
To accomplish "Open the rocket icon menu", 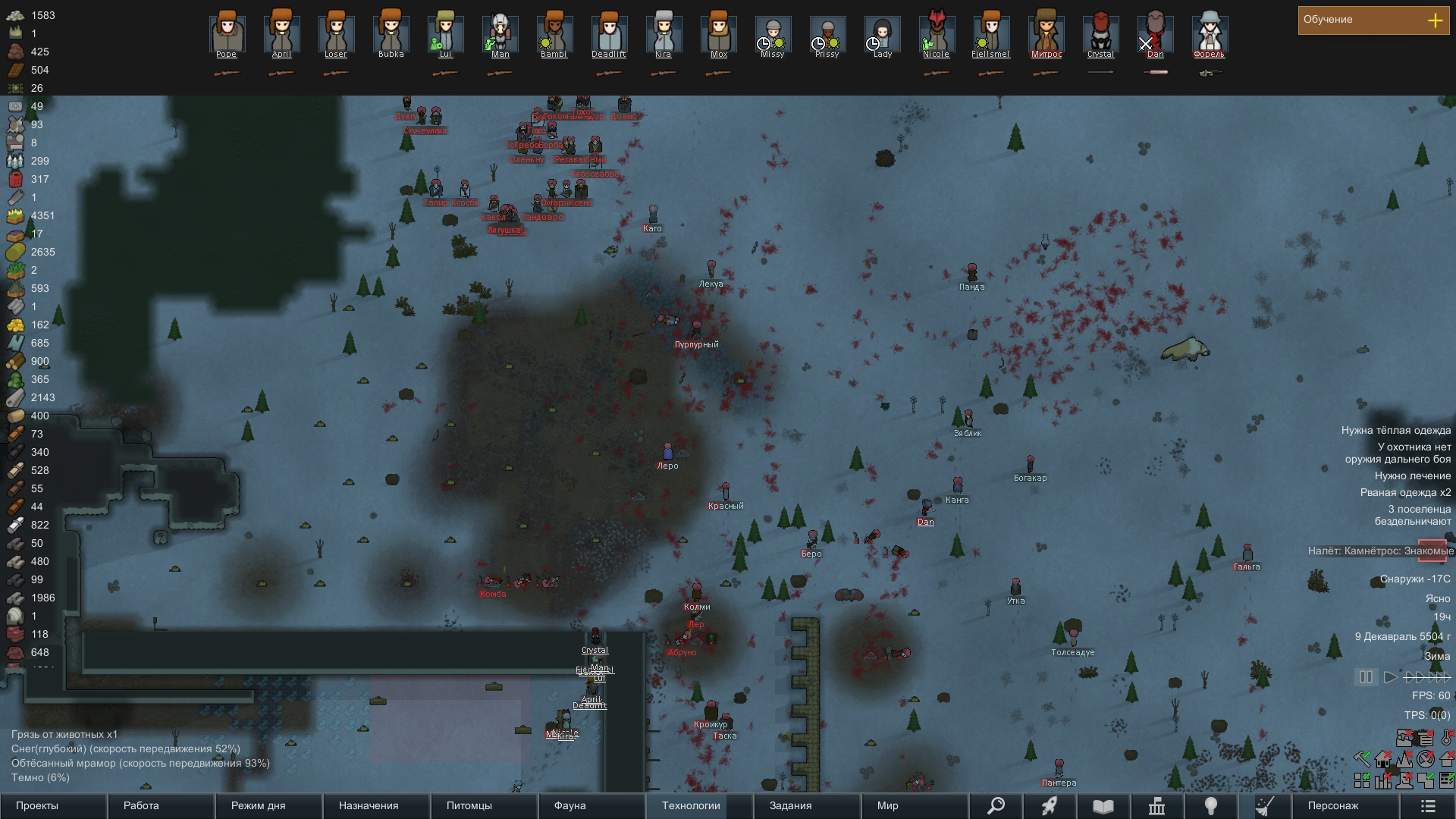I will (1050, 805).
